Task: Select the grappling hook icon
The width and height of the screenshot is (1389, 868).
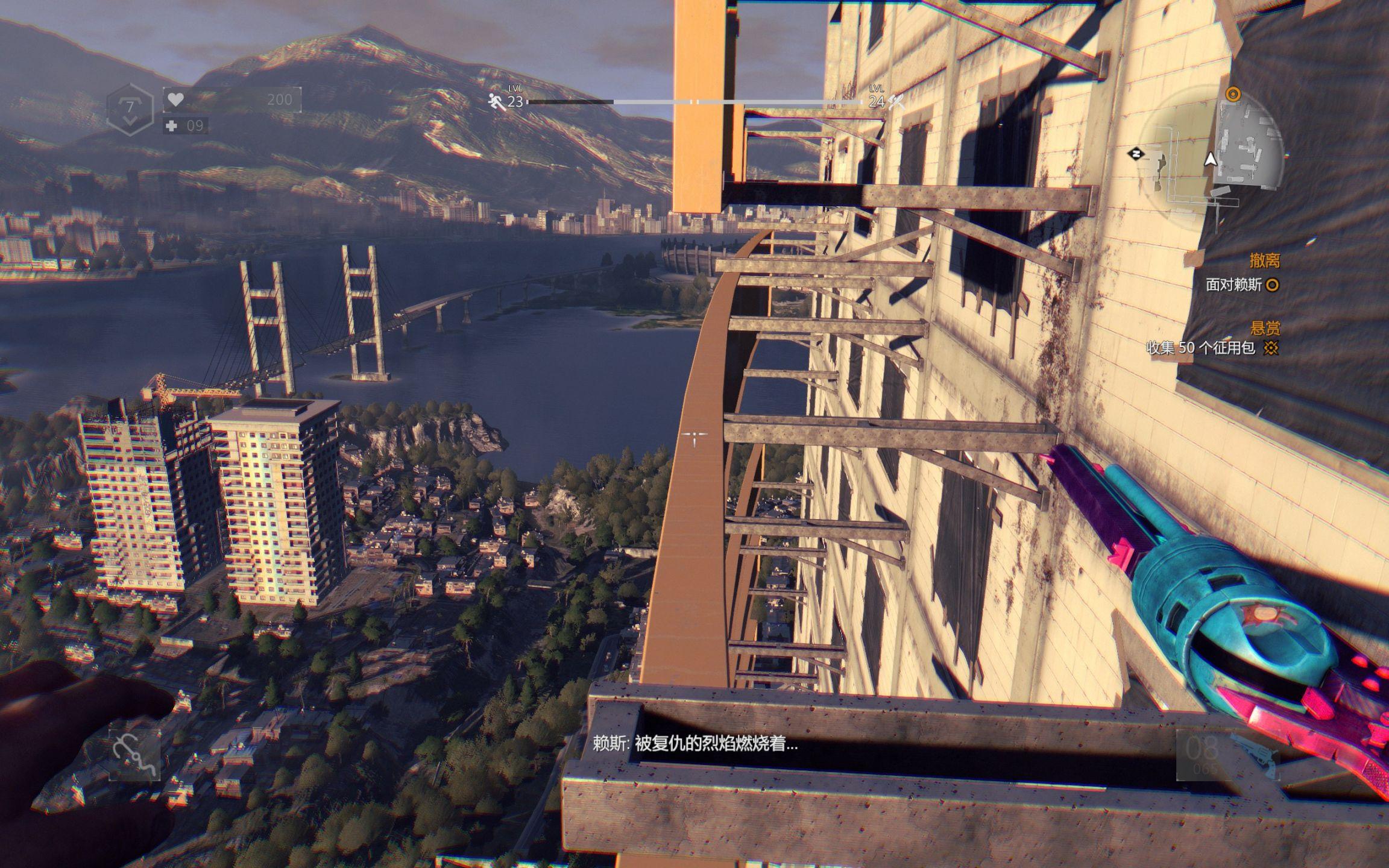Action: (x=134, y=755)
